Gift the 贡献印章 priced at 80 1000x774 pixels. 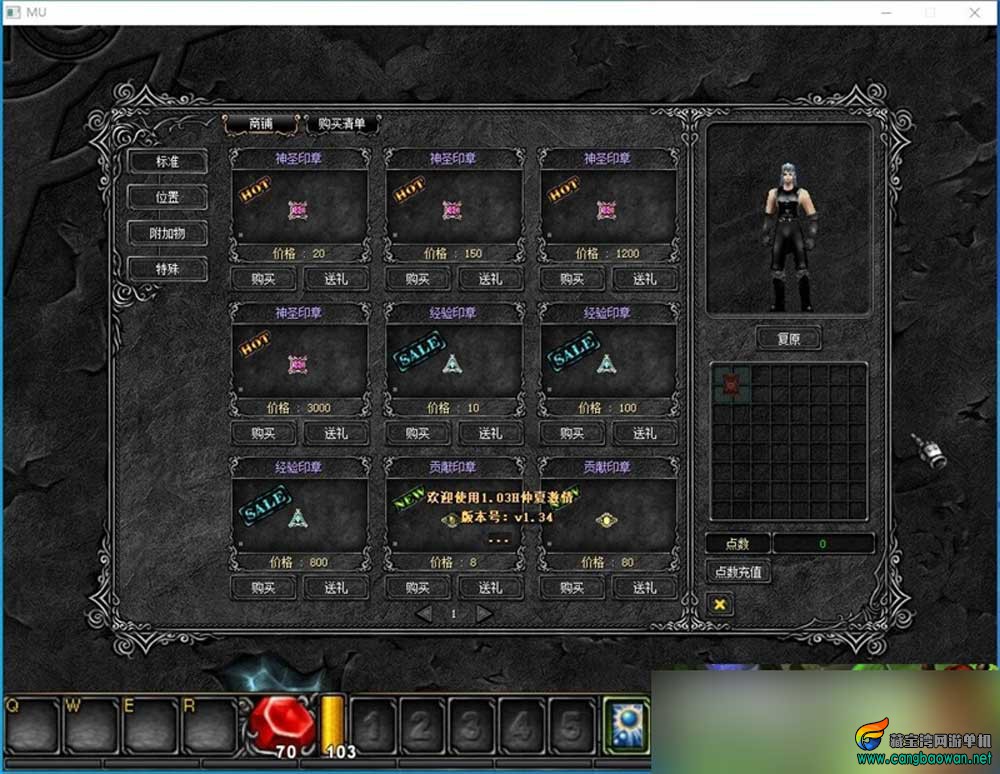[x=644, y=587]
